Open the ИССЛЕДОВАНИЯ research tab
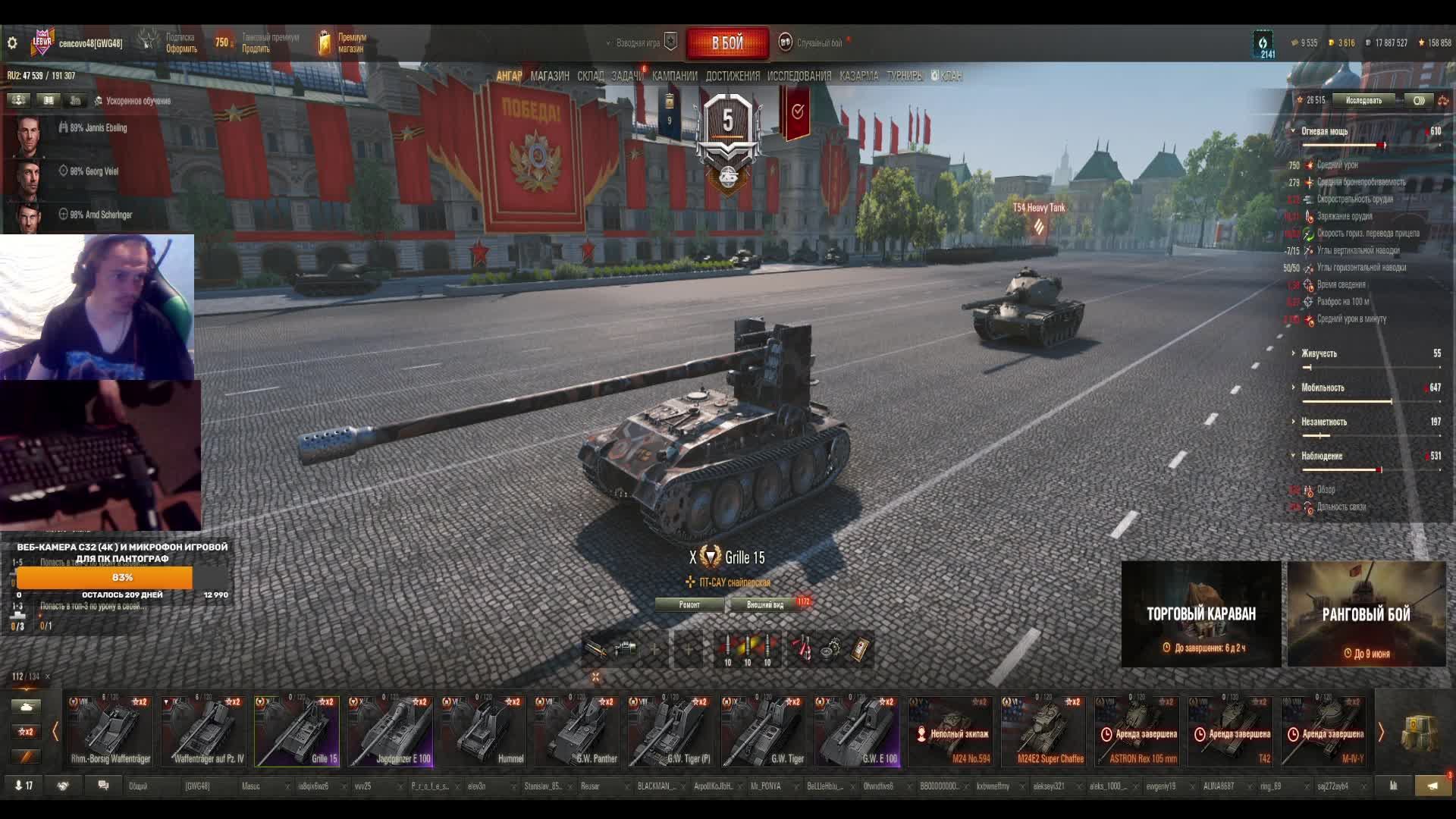Image resolution: width=1456 pixels, height=819 pixels. click(799, 76)
